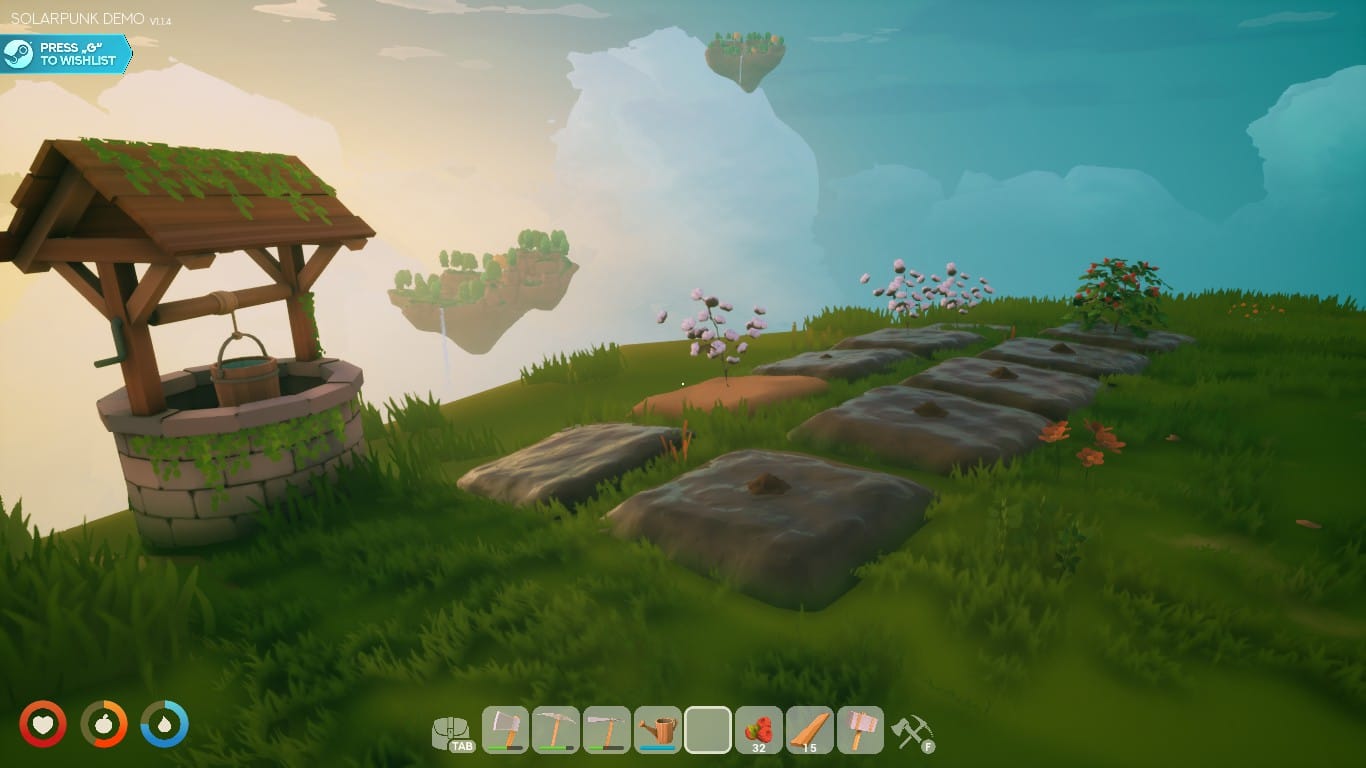Select the axe hotbar slot
The width and height of the screenshot is (1366, 768).
506,730
